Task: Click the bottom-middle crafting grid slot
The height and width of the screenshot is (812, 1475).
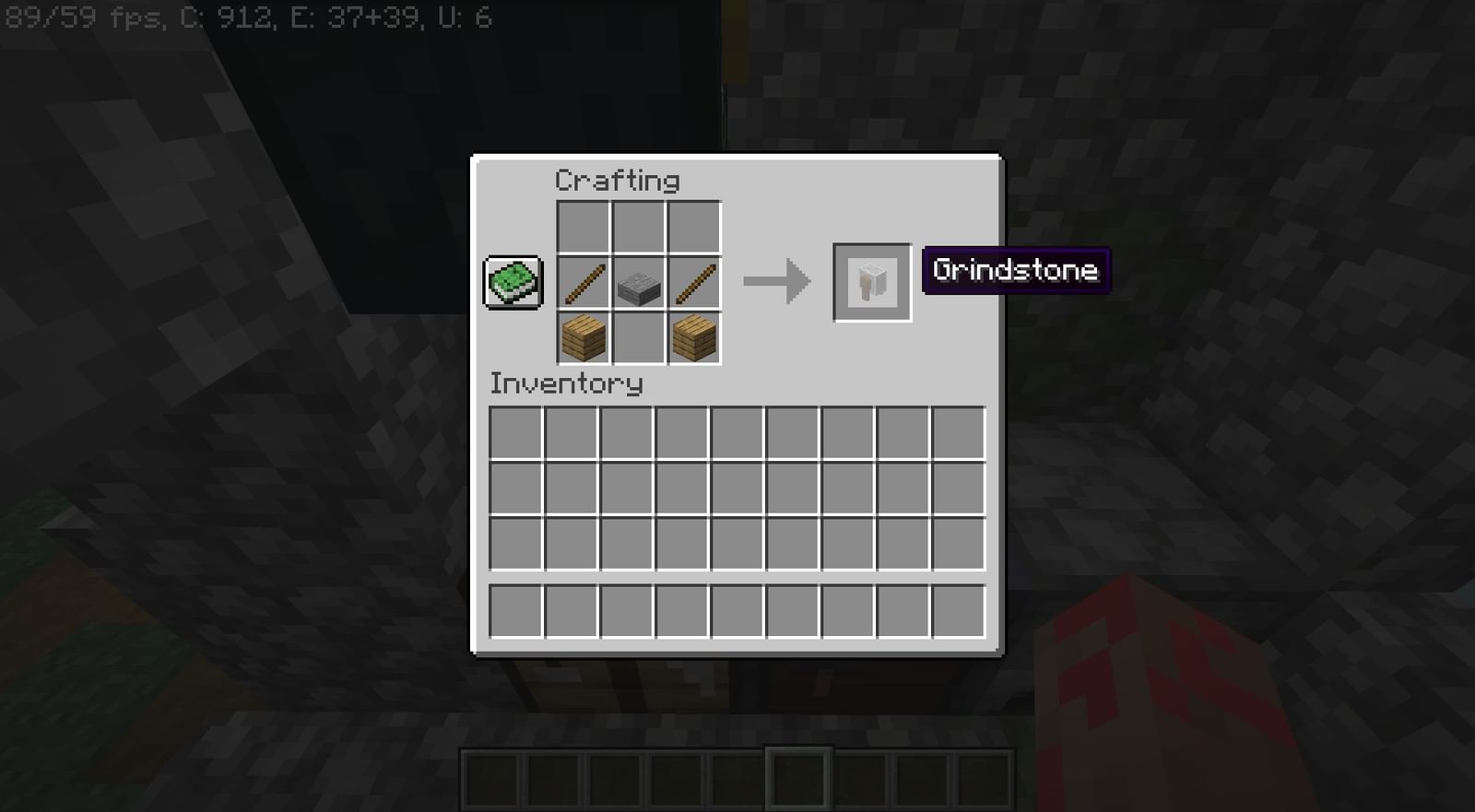Action: tap(638, 338)
